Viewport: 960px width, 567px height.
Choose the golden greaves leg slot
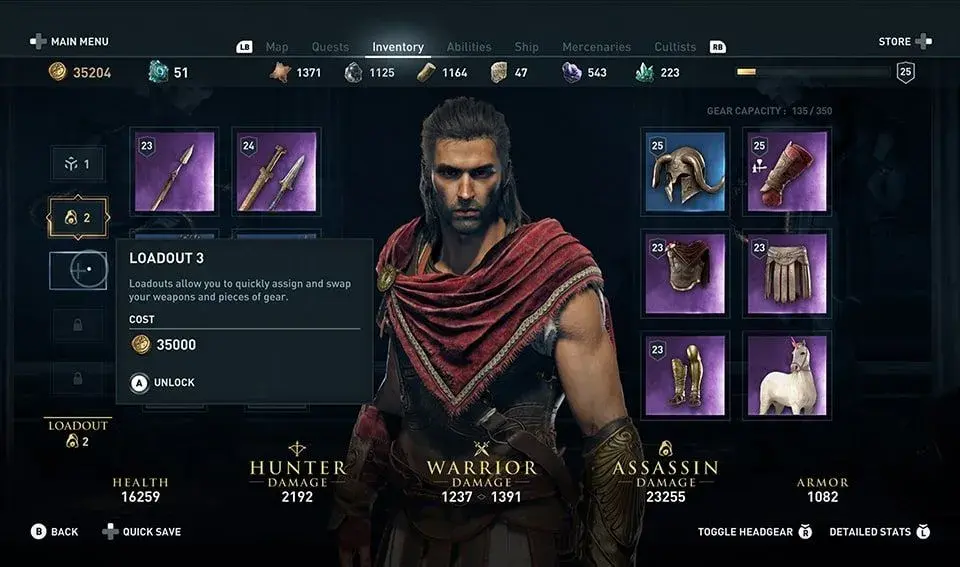(685, 375)
